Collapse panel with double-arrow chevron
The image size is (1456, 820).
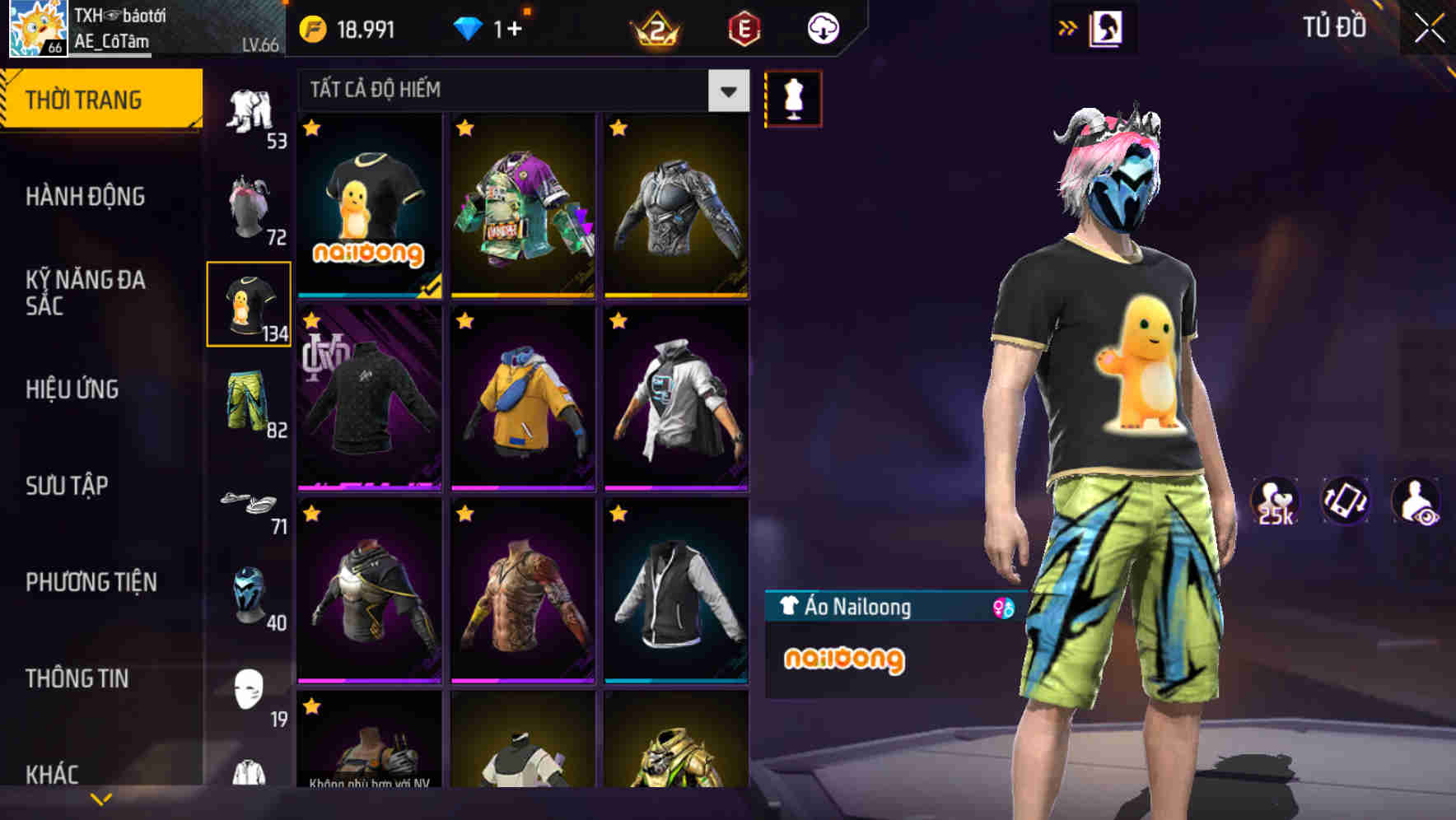pos(1067,27)
